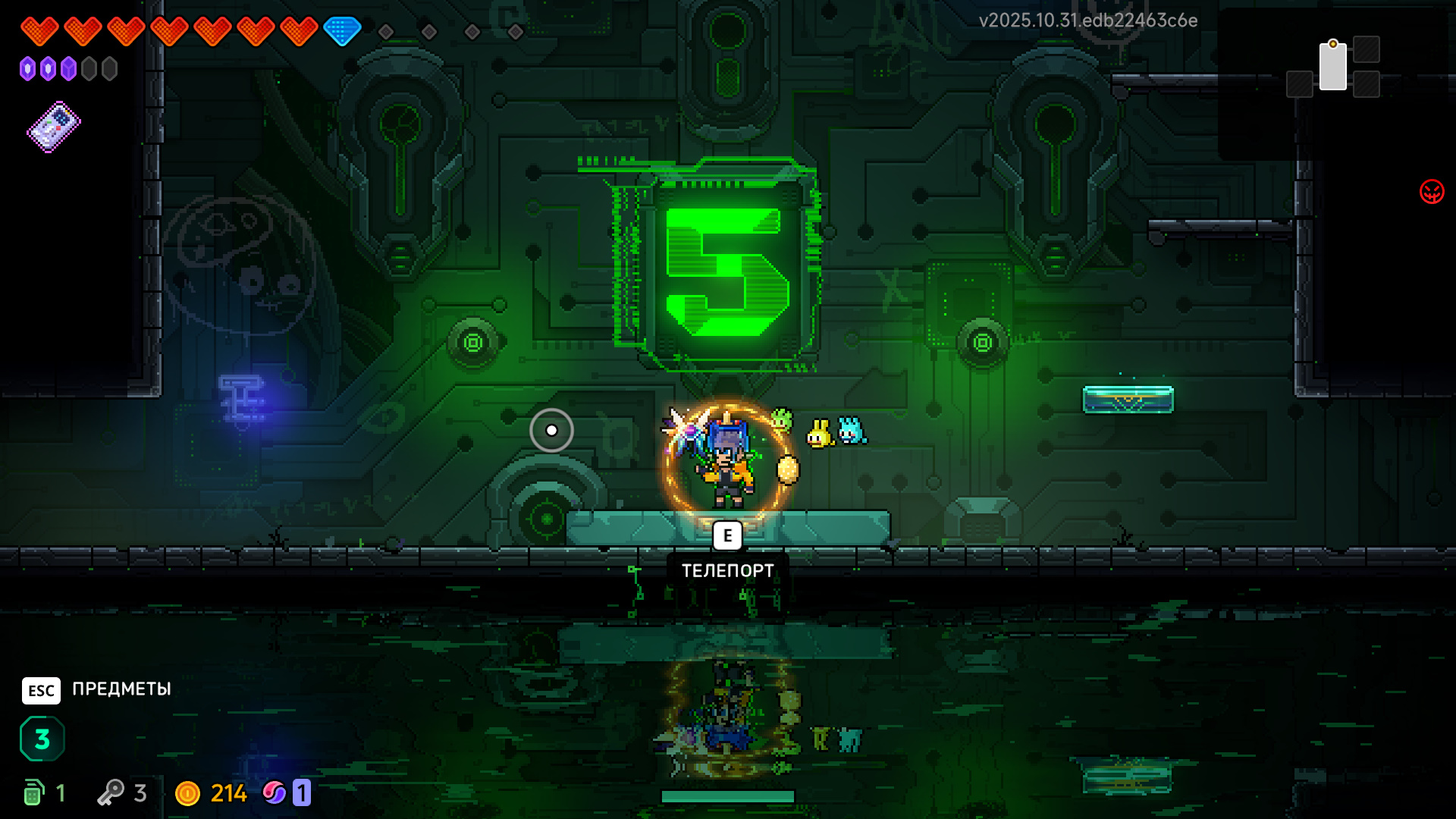Click a filled purple energy gem
This screenshot has width=1456, height=819.
coord(29,68)
